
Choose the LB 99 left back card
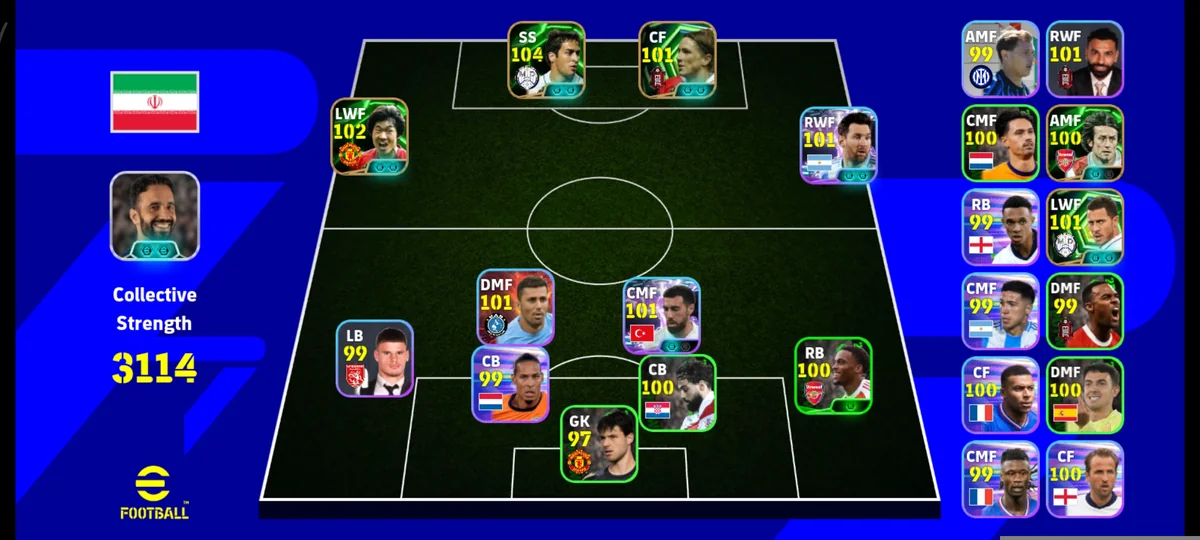click(375, 358)
